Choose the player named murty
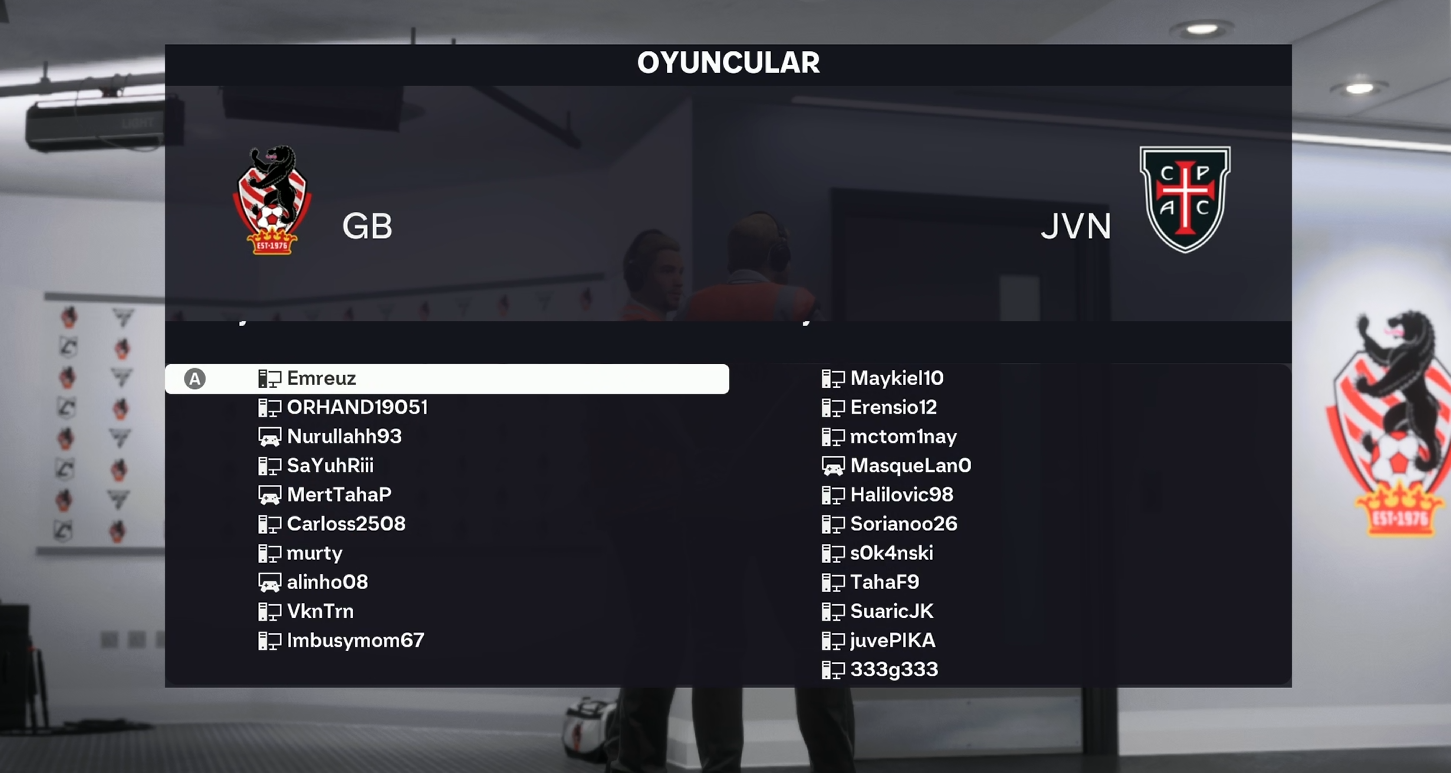The image size is (1451, 773). click(314, 553)
